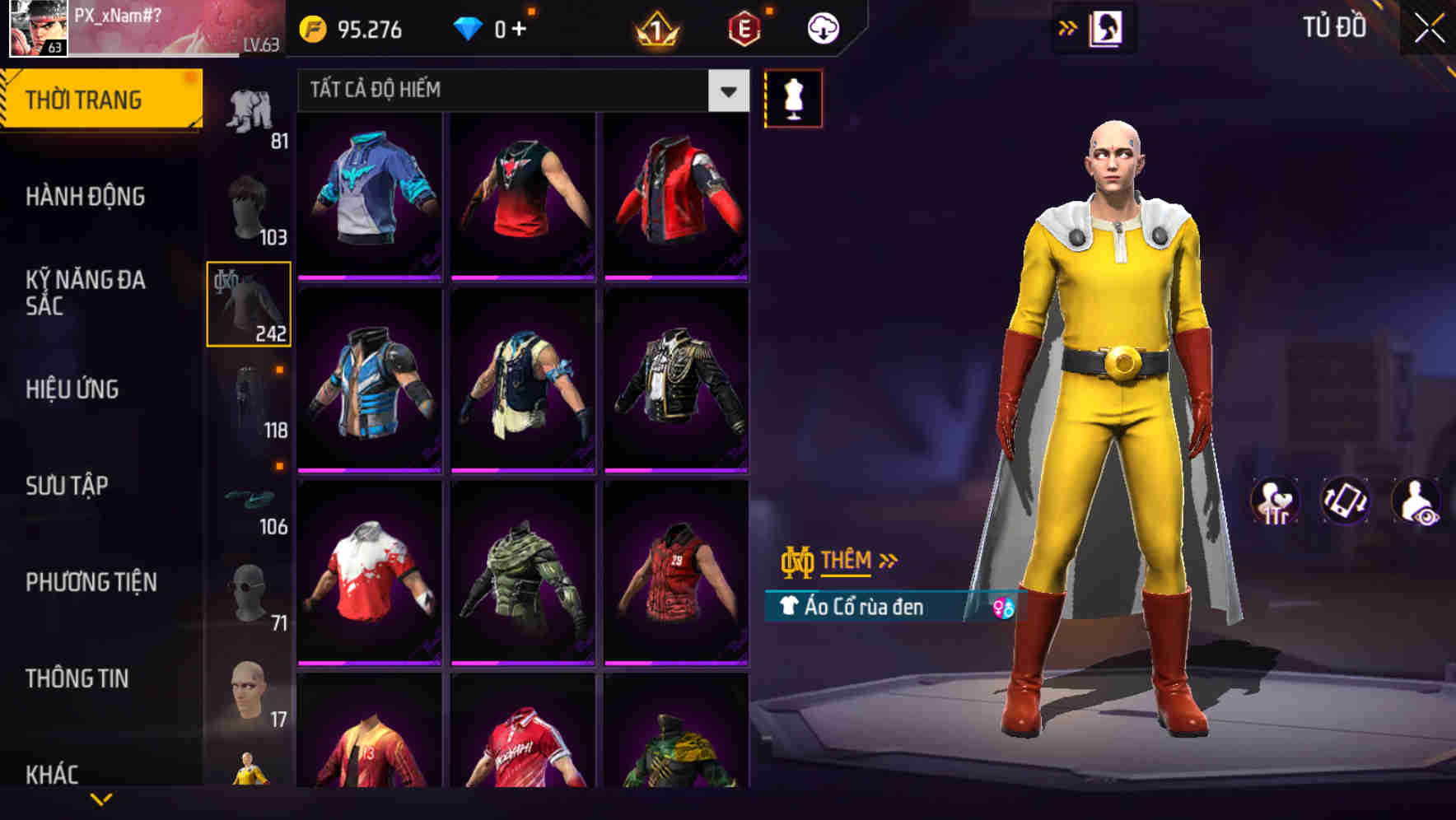Collapse the panel using the top-right double arrows
The image size is (1456, 820).
1068,26
